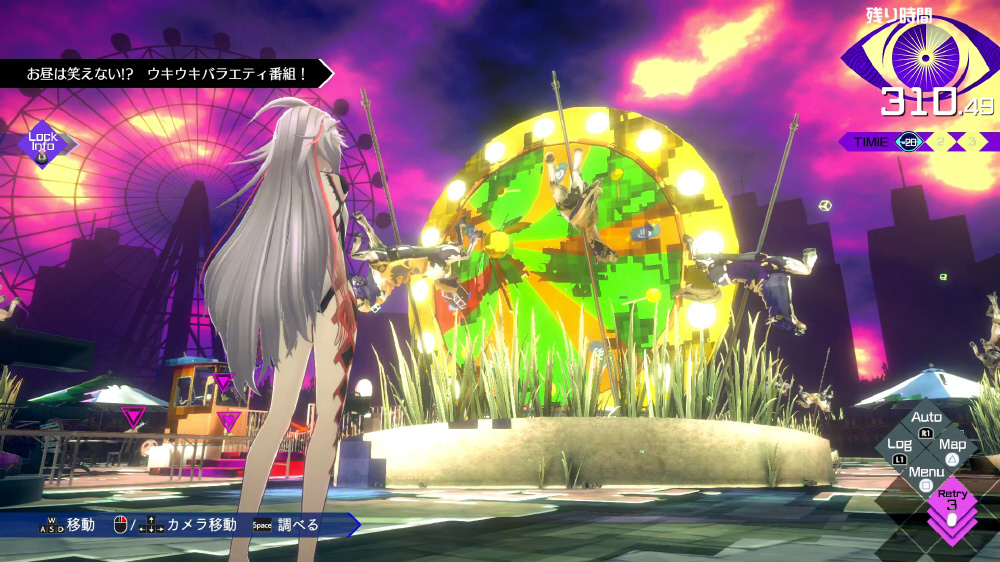Image resolution: width=1000 pixels, height=562 pixels.
Task: Select the -20 TIMIE slot
Action: (x=909, y=142)
